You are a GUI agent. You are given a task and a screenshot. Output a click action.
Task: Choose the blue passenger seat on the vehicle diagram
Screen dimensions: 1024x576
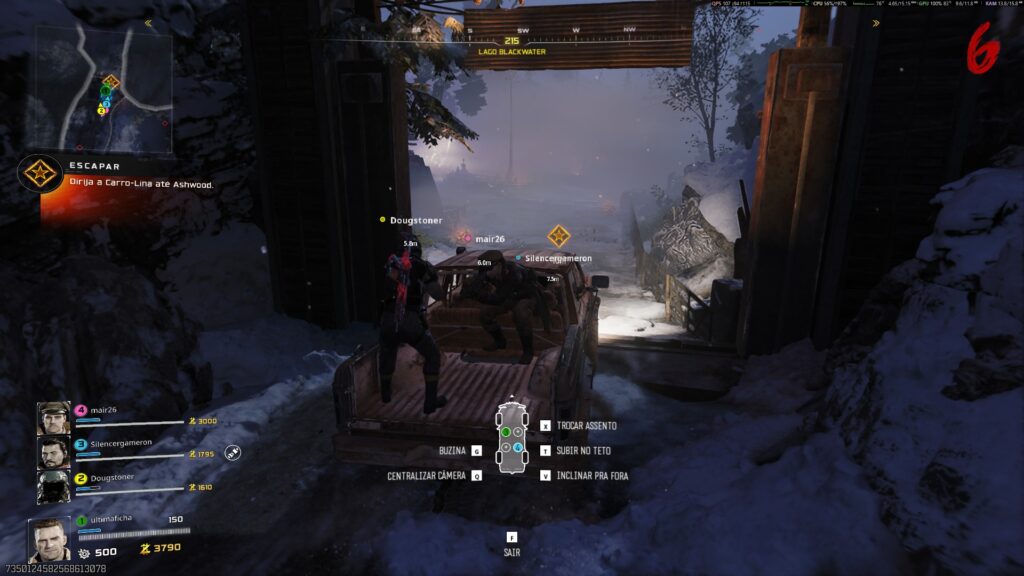517,446
